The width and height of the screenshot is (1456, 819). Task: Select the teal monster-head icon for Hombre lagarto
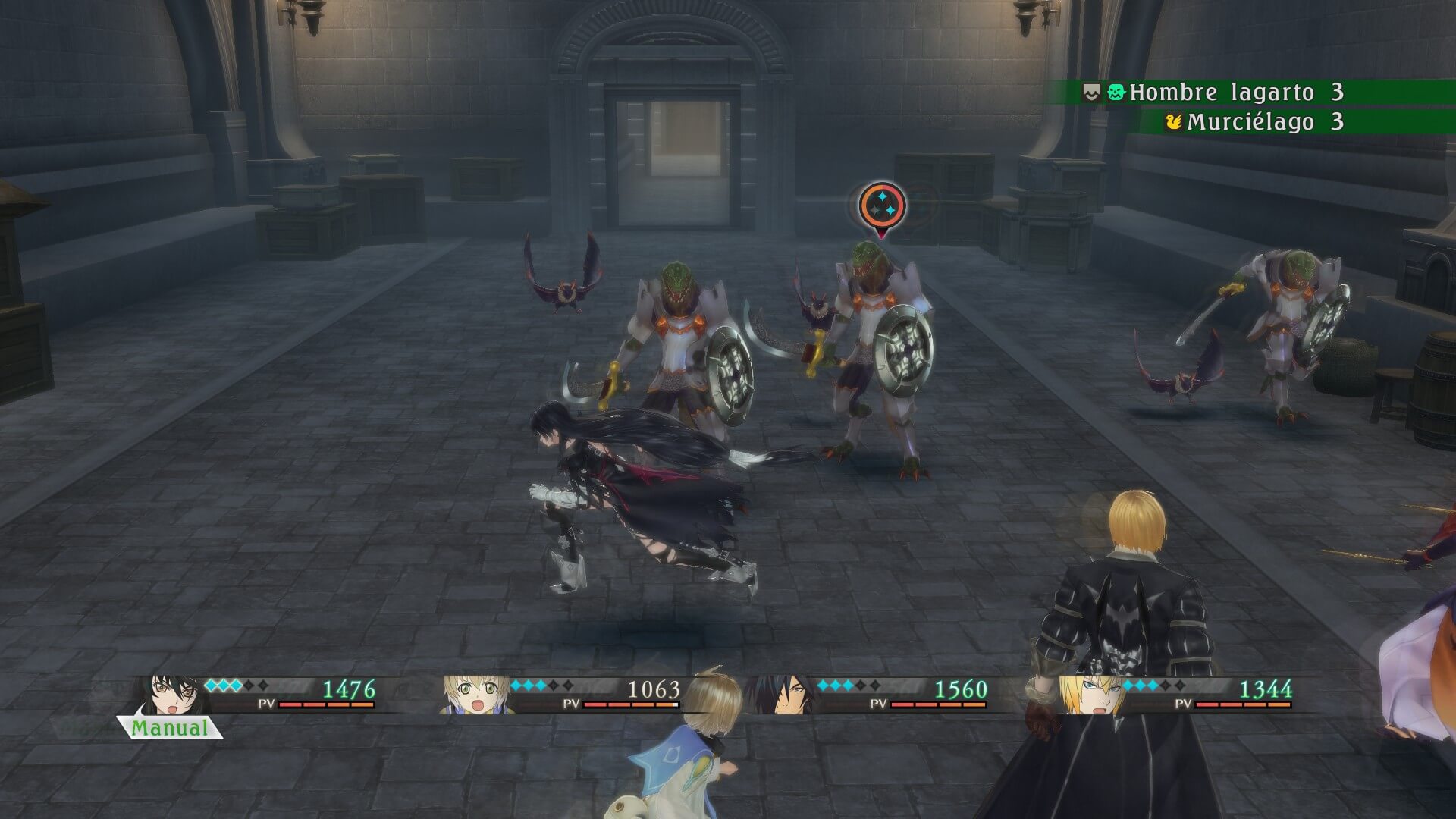1116,93
